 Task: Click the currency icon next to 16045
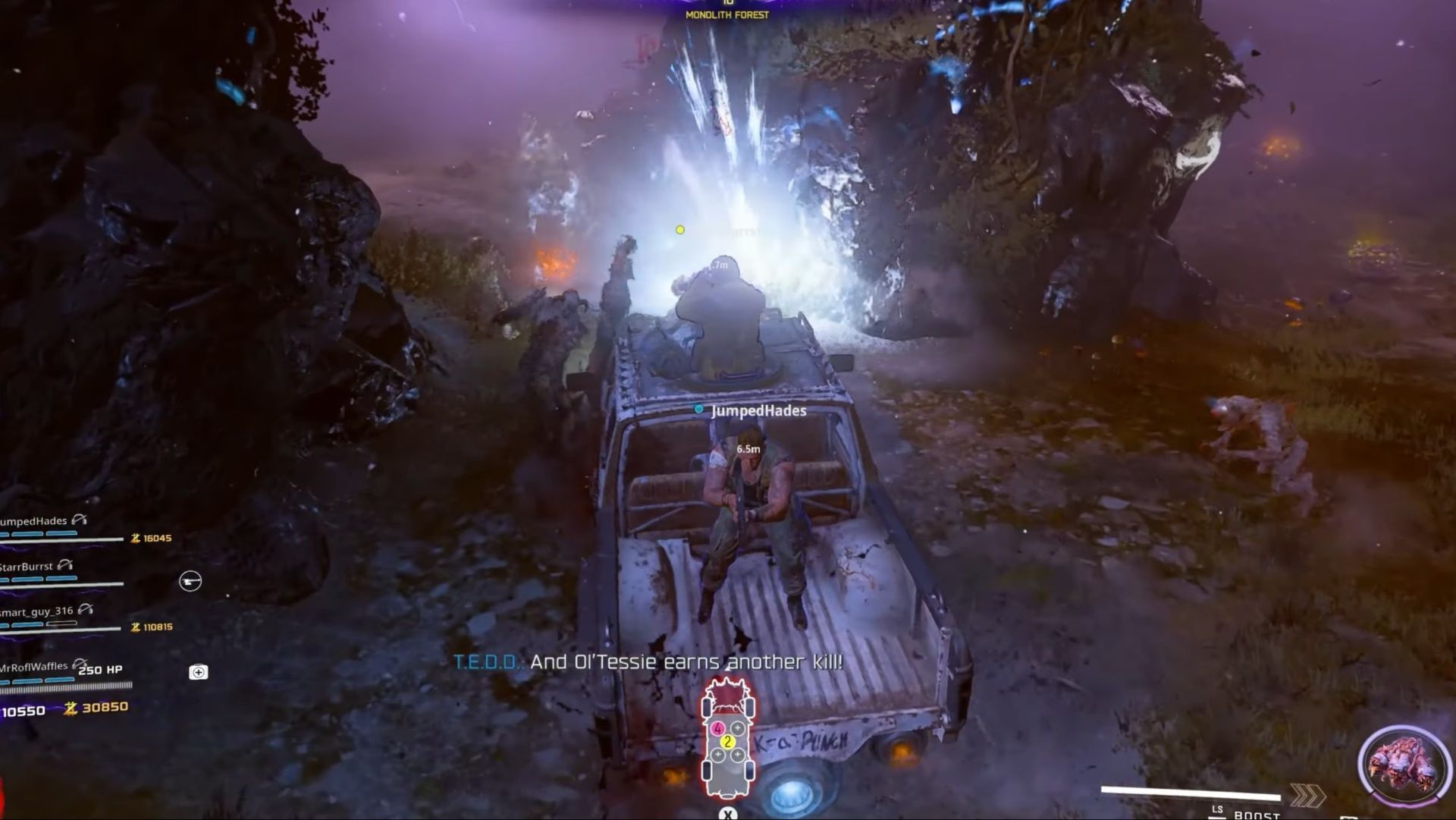tap(136, 539)
